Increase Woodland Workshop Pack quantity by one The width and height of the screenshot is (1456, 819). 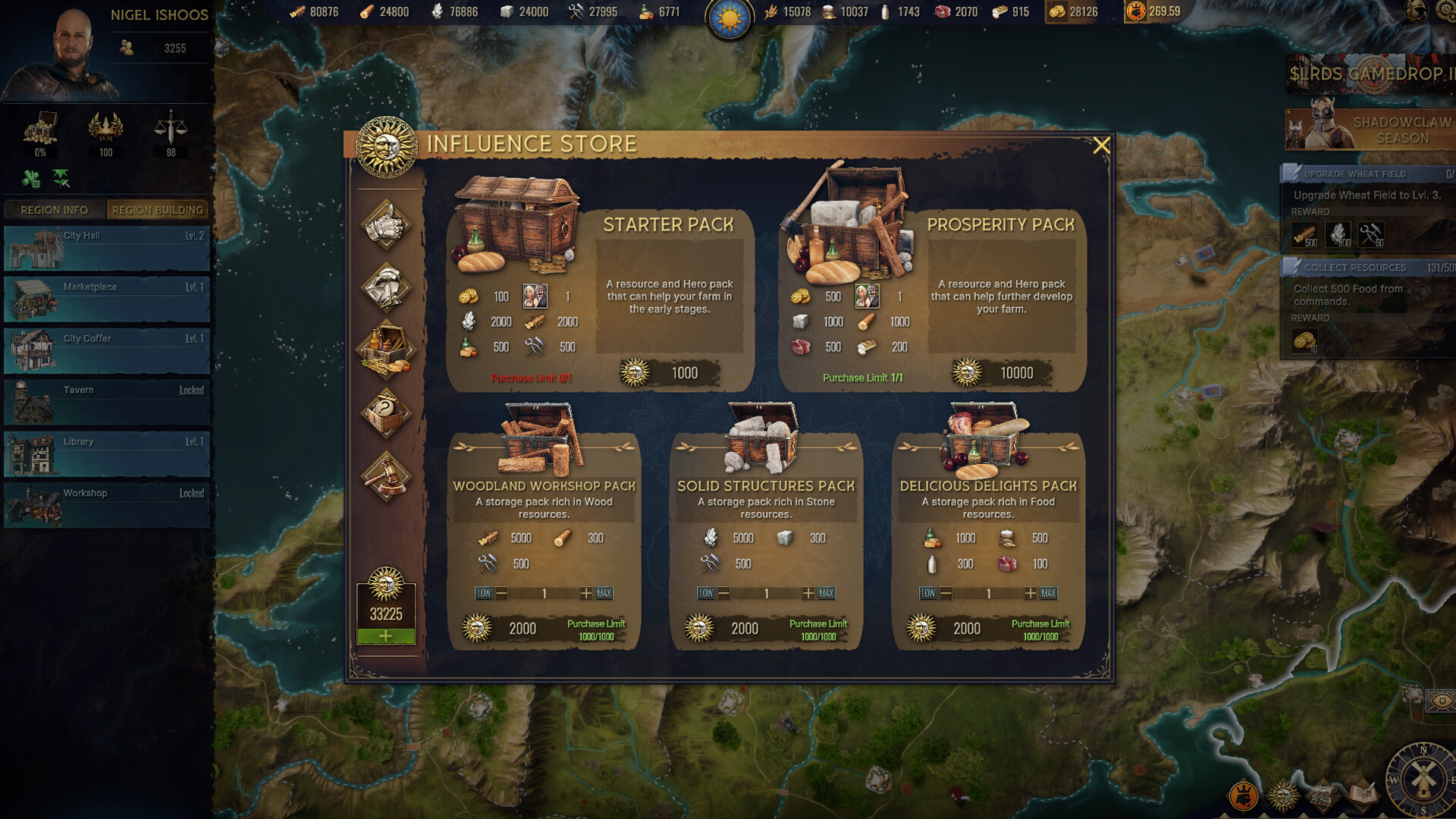(x=585, y=593)
